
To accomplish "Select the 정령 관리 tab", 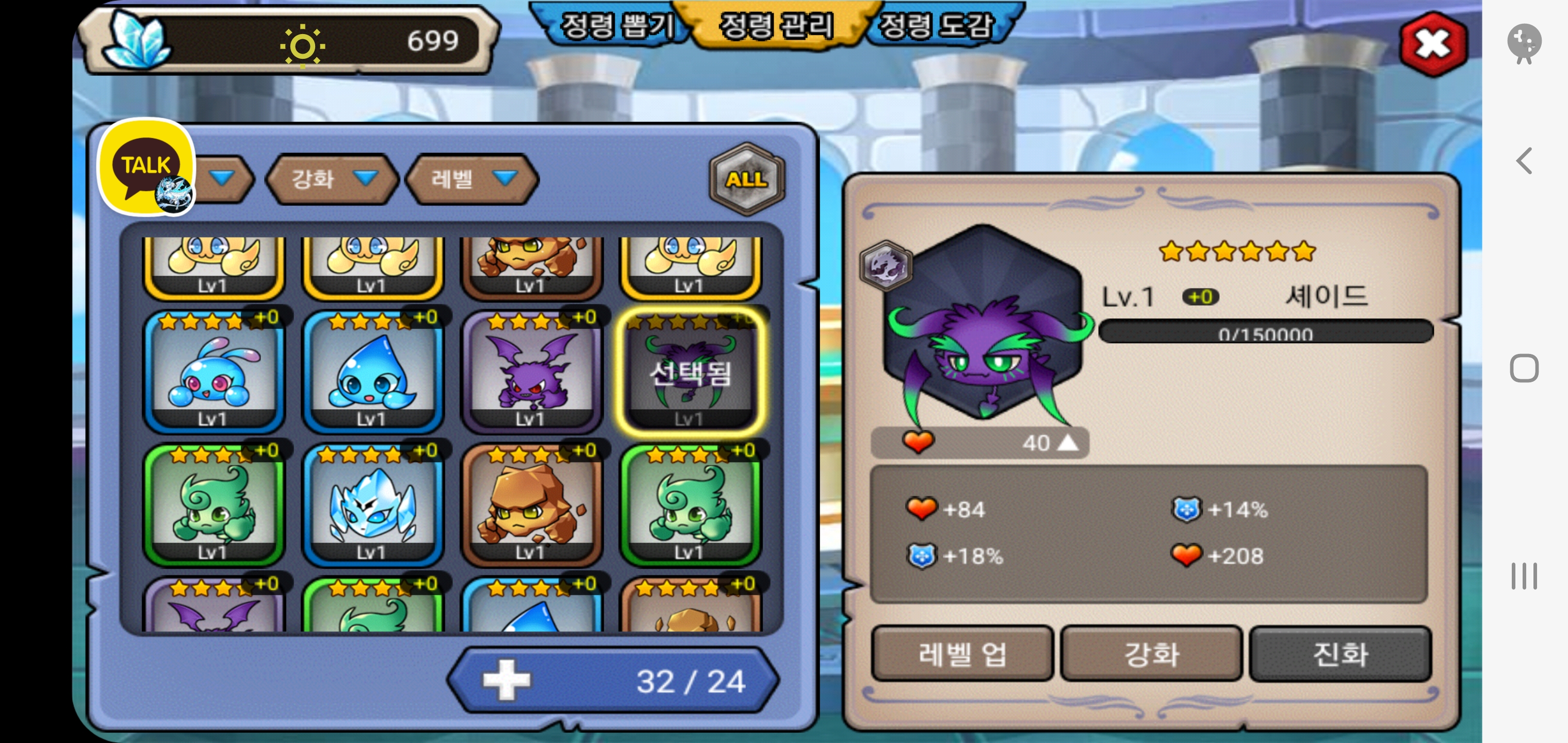I will 776,26.
